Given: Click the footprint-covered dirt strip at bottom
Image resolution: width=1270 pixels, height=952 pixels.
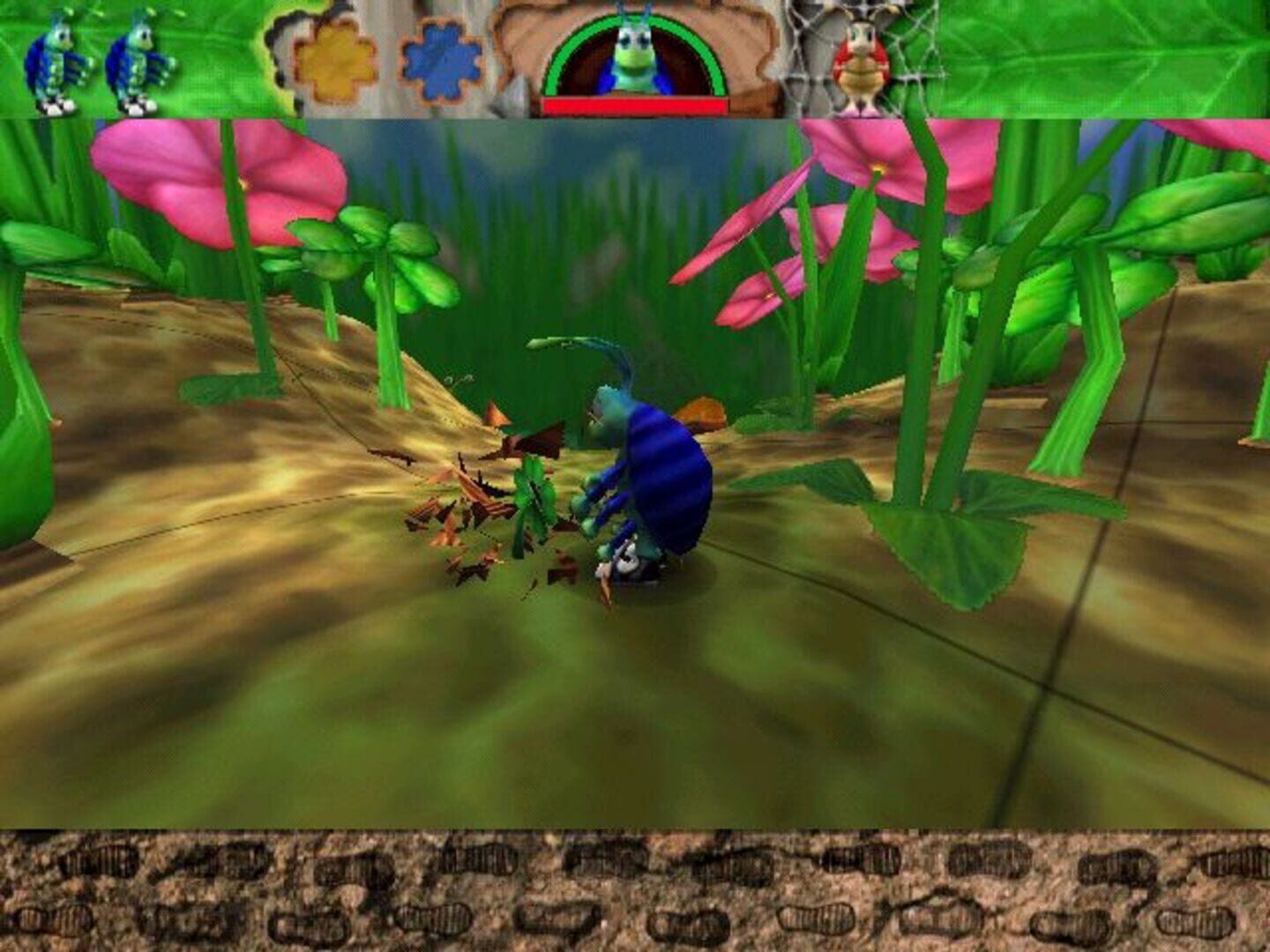Looking at the screenshot, I should click(635, 890).
